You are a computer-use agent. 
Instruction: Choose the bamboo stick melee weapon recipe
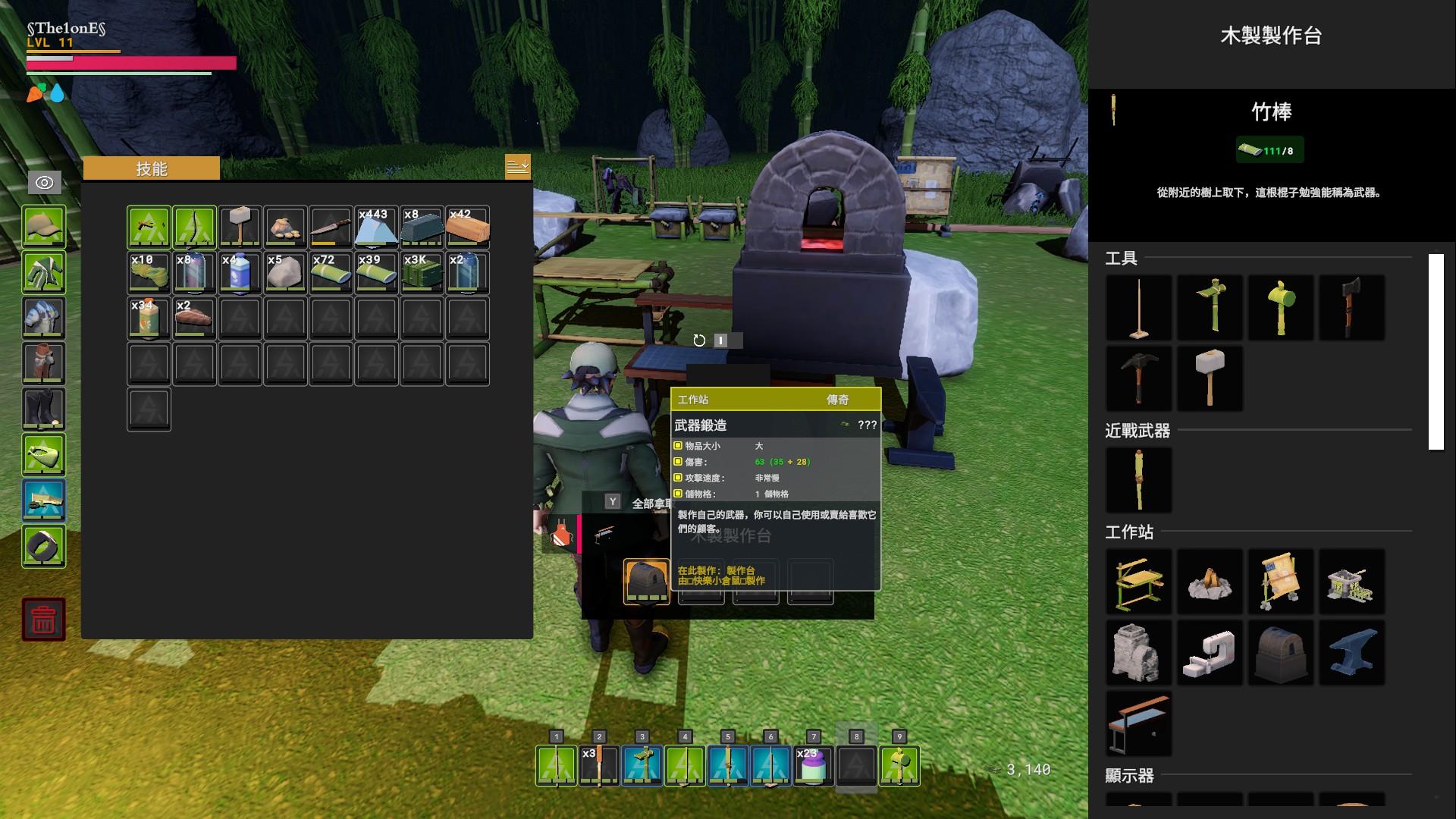pyautogui.click(x=1138, y=479)
